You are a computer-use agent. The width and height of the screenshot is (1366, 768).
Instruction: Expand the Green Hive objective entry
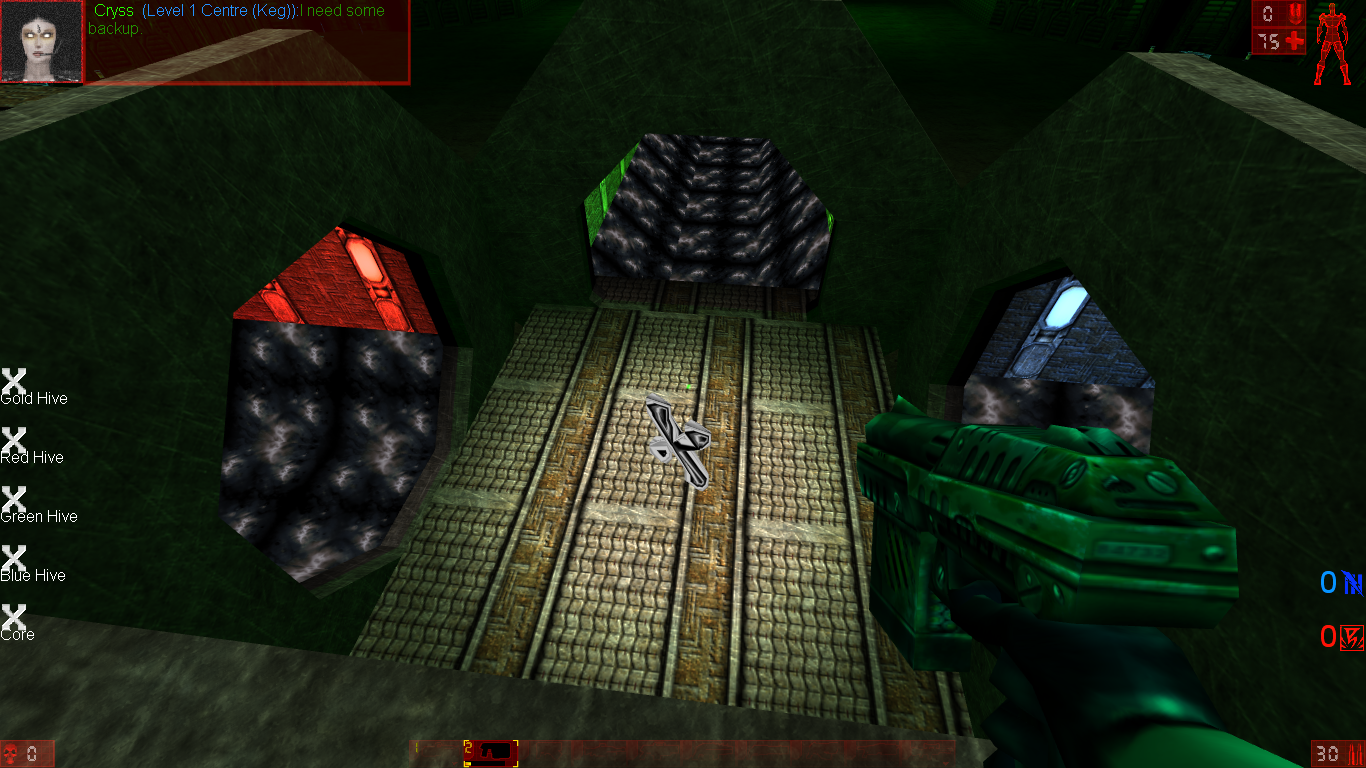pyautogui.click(x=13, y=499)
